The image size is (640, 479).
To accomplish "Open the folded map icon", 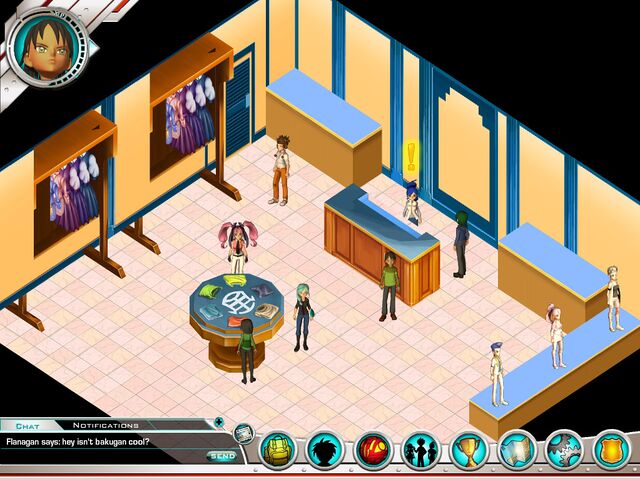I will pyautogui.click(x=517, y=450).
